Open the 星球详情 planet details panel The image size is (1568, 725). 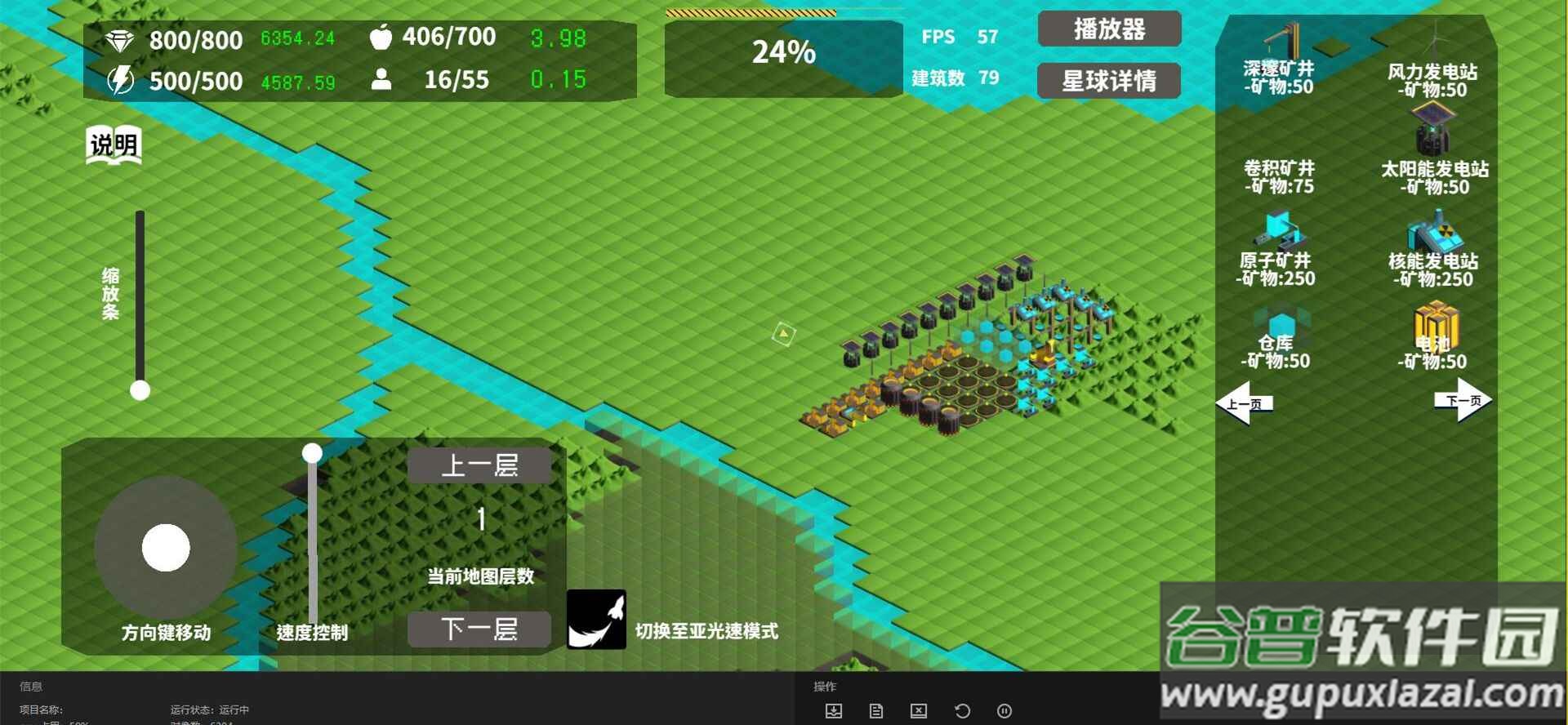click(1108, 81)
